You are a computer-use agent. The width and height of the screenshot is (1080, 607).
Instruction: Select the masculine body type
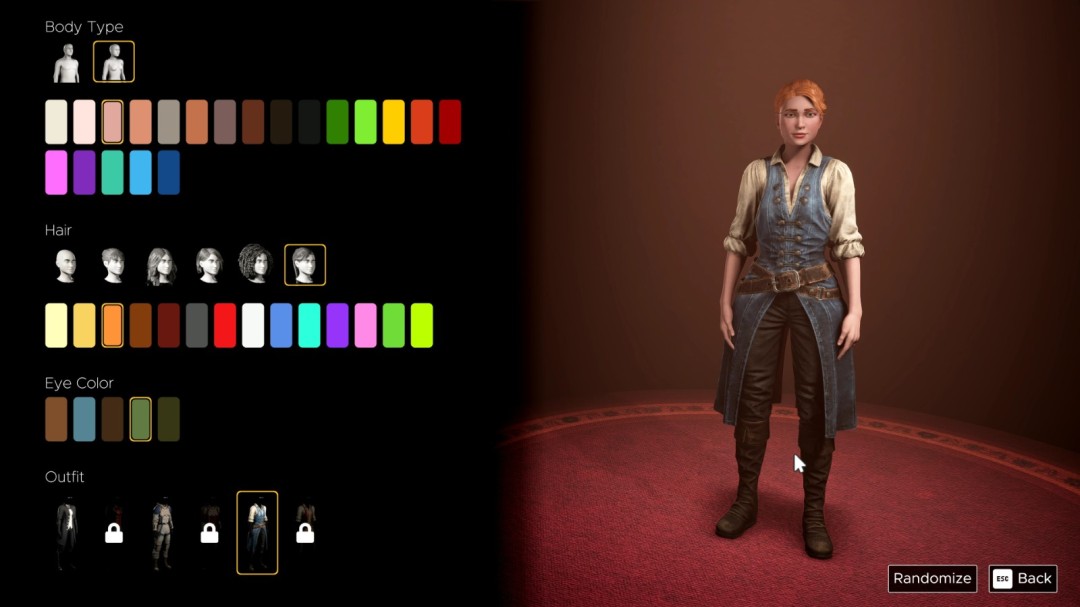click(x=67, y=63)
